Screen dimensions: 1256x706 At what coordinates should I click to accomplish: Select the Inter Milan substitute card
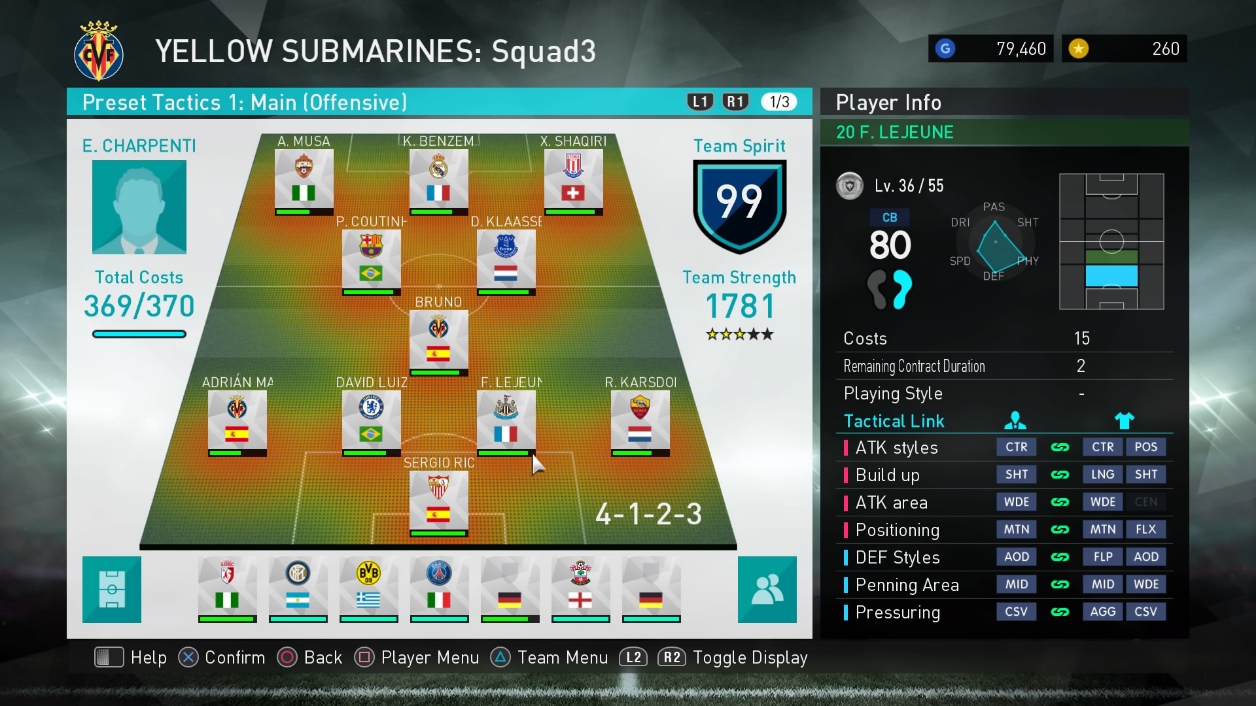298,589
